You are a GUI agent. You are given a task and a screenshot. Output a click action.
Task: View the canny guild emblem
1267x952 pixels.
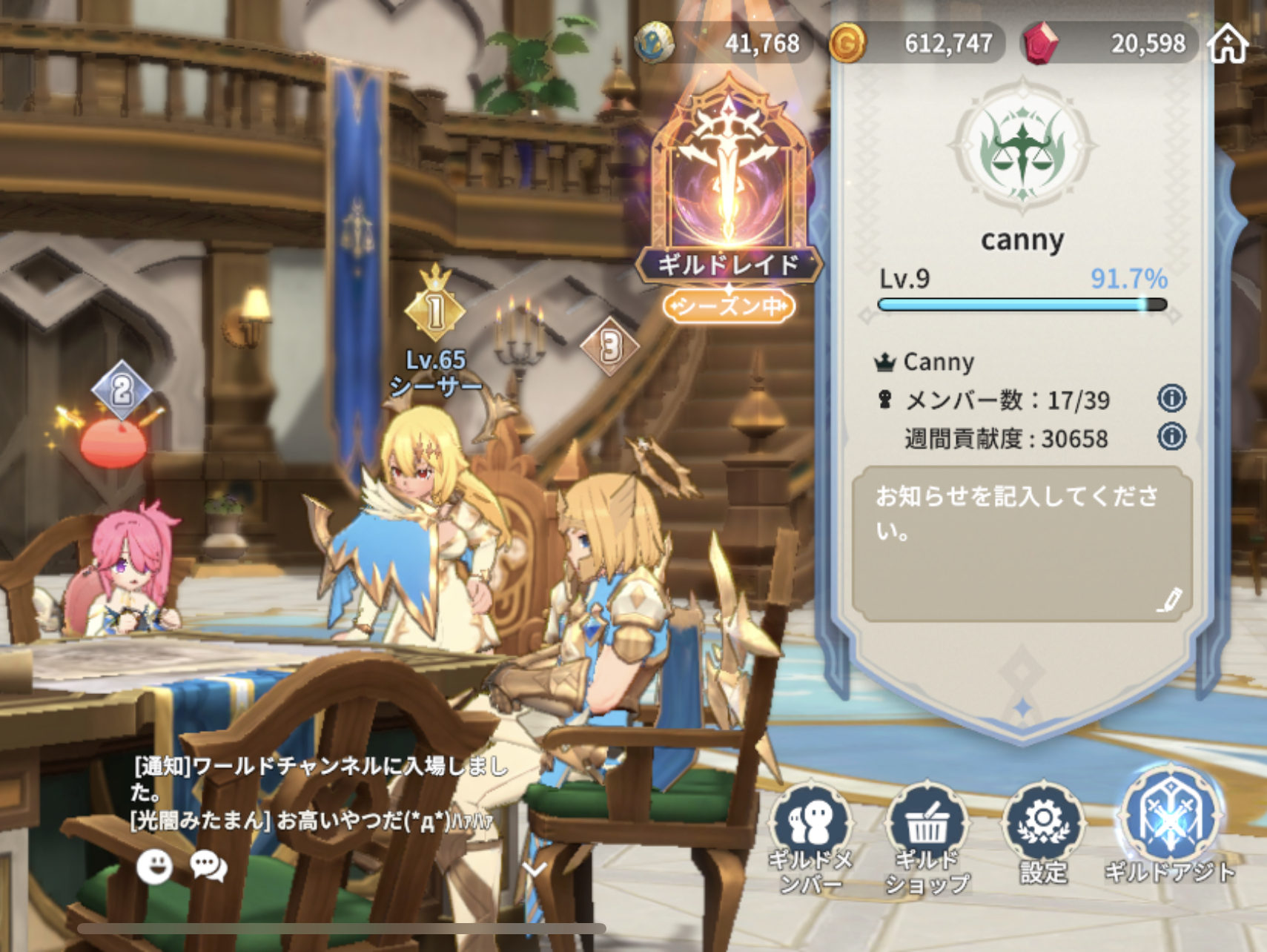(x=1022, y=145)
